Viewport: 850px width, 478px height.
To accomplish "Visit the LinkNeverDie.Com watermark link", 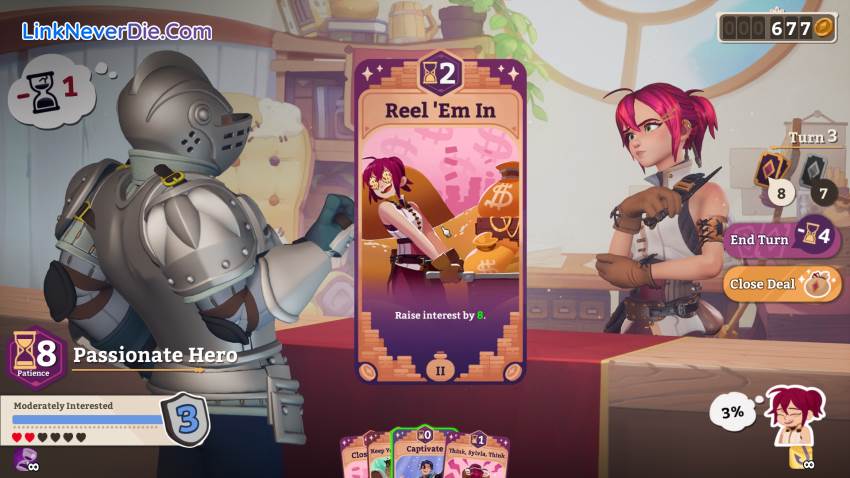I will click(x=117, y=30).
